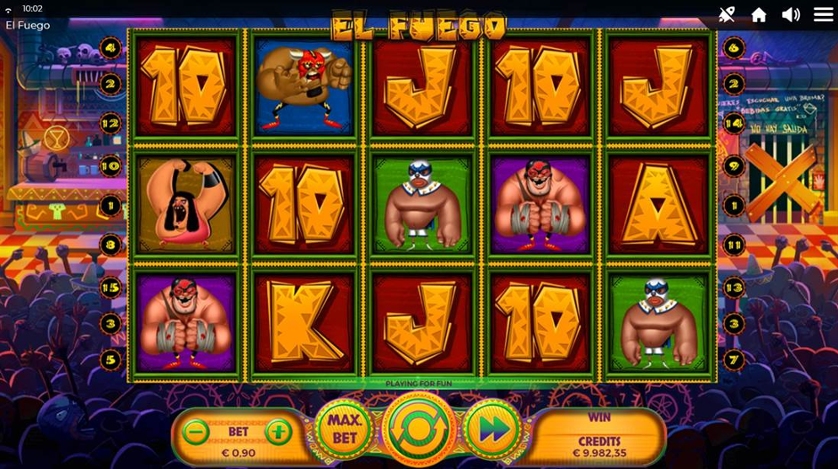Viewport: 838px width, 469px height.
Task: Increase the bet with the plus button
Action: [x=279, y=433]
